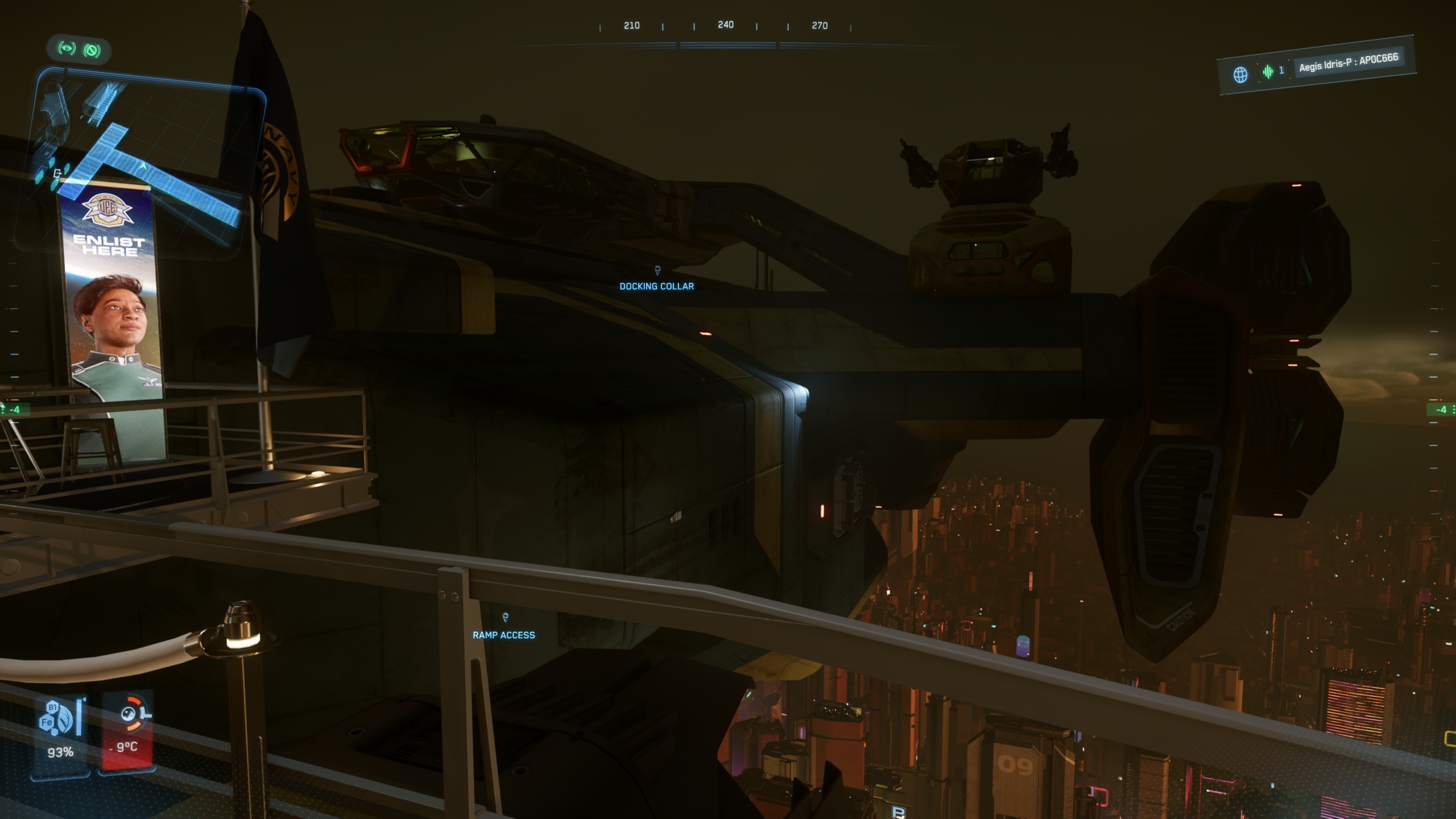Click the globe icon in comms panel
This screenshot has width=1456, height=819.
(1240, 75)
